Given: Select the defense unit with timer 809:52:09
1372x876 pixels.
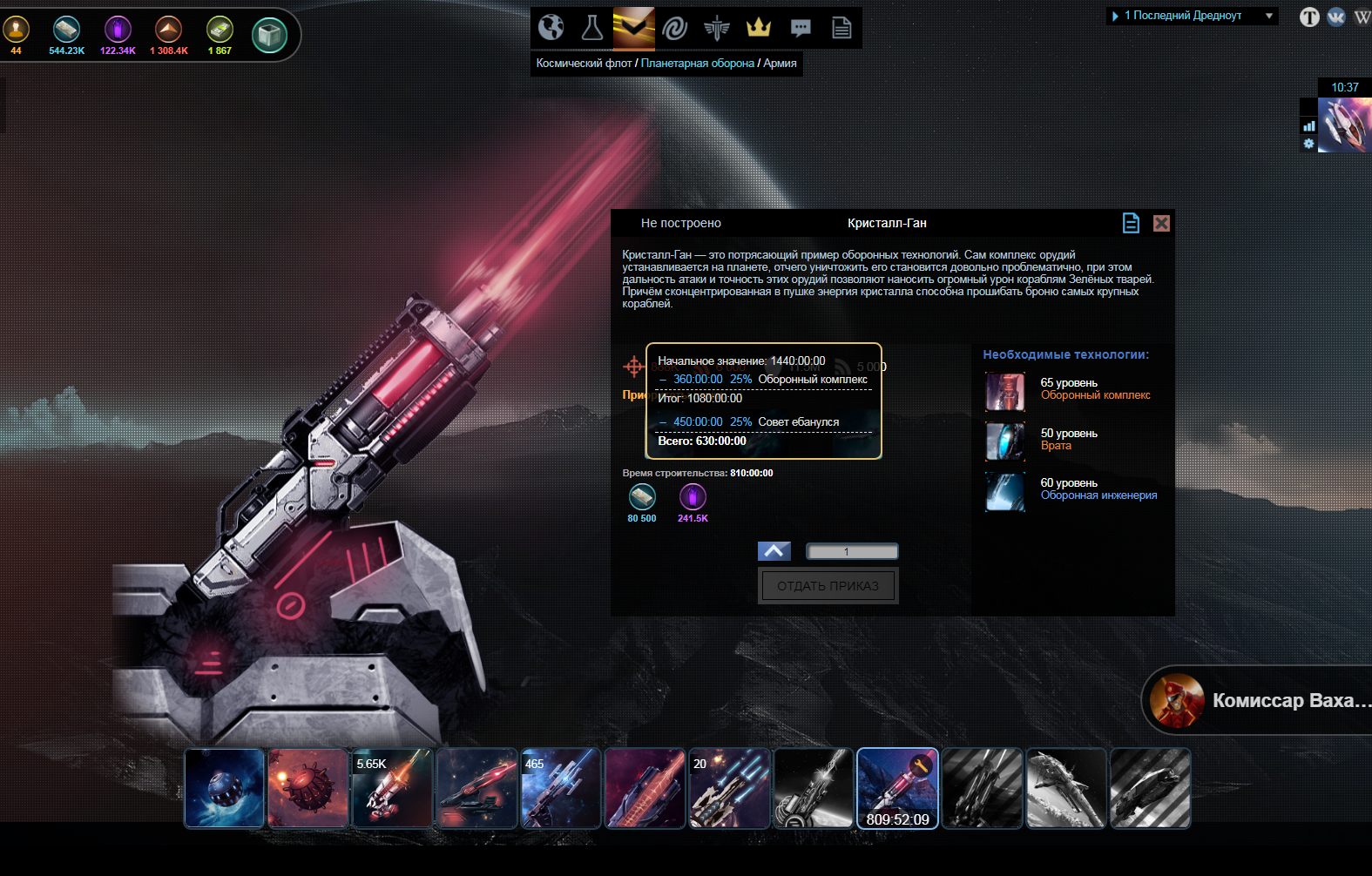Looking at the screenshot, I should coord(897,788).
